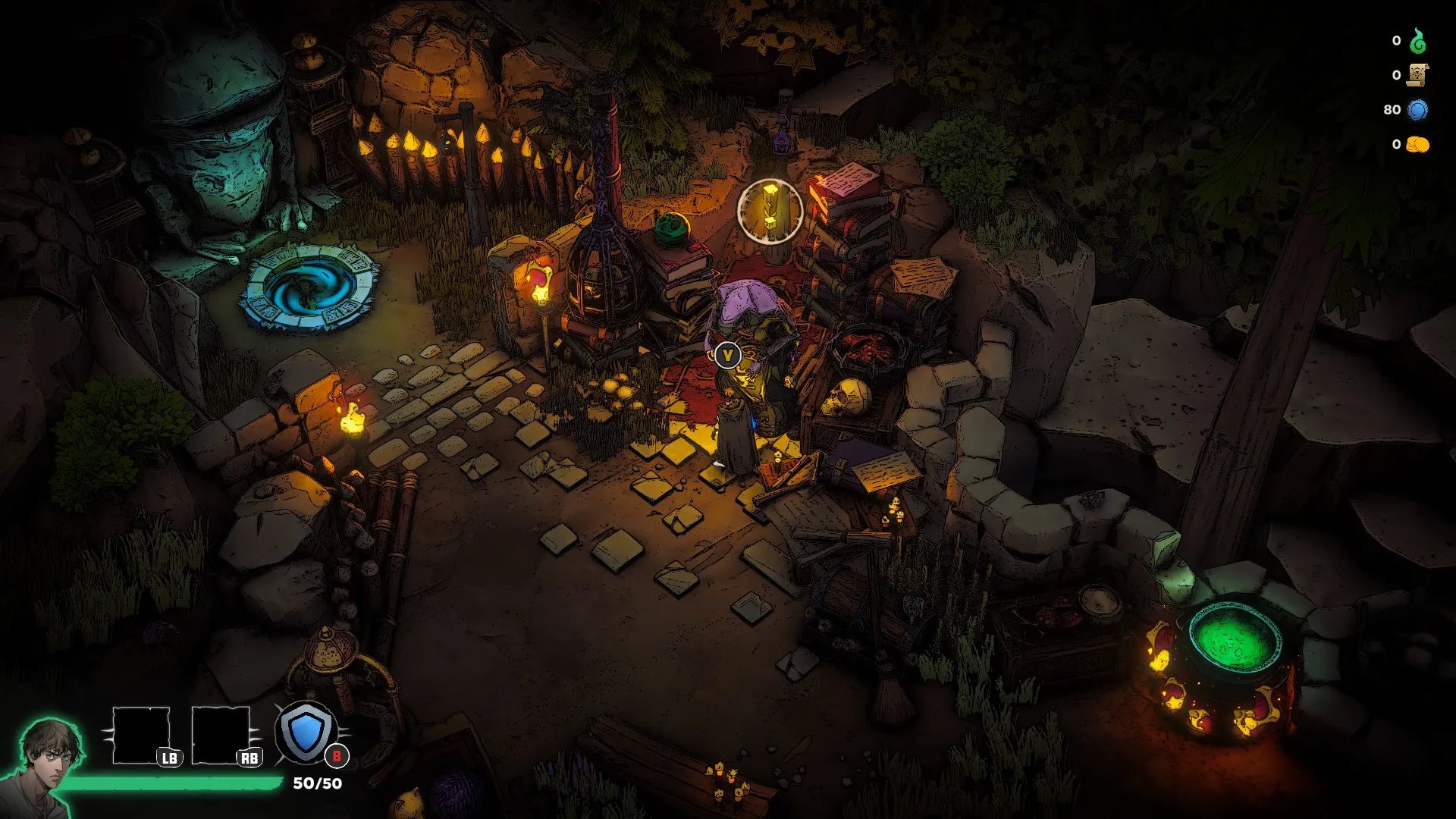Activate the blue shield ability
Image resolution: width=1456 pixels, height=819 pixels.
click(306, 733)
